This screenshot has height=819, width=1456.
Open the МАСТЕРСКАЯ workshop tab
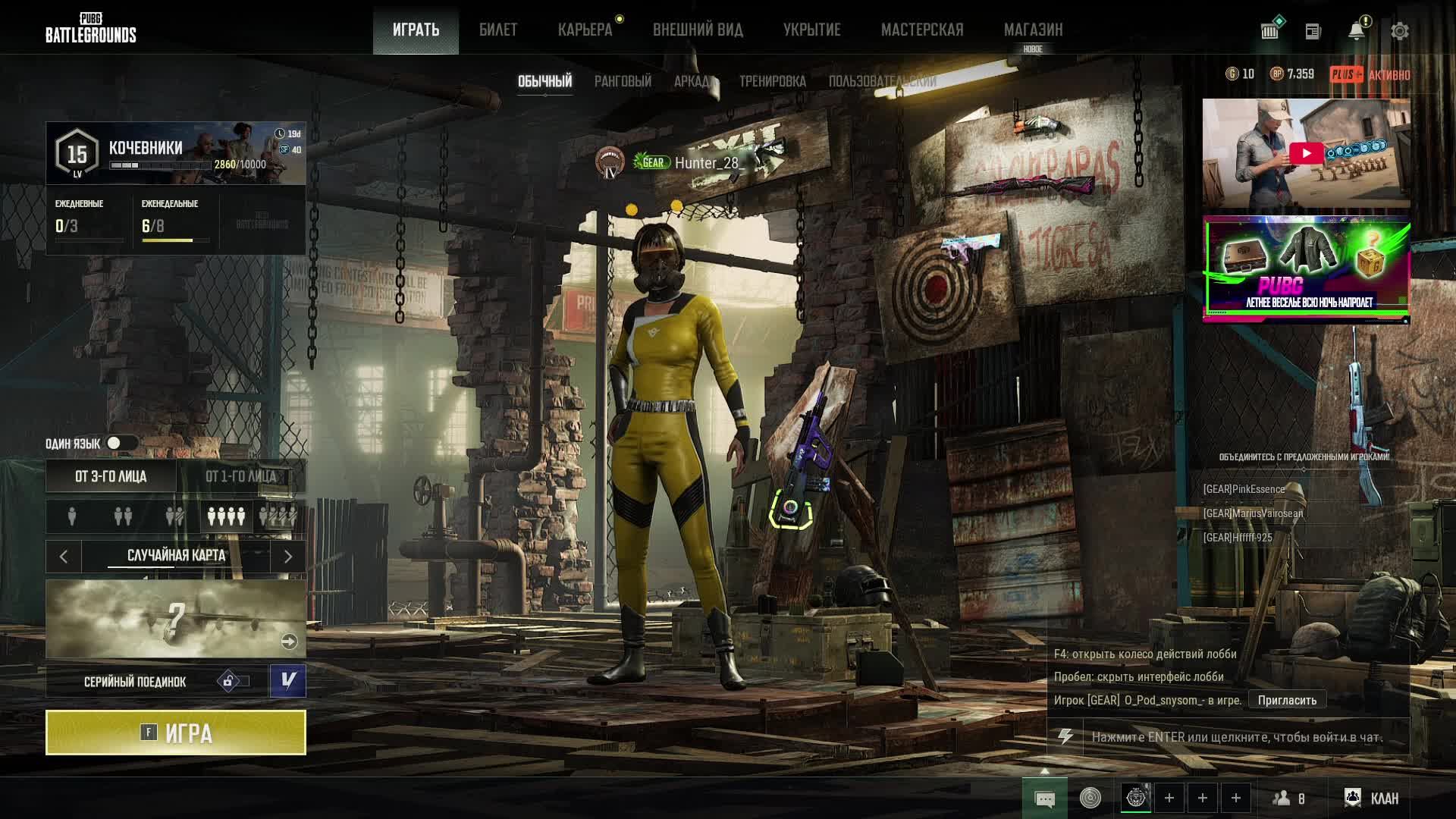(922, 30)
